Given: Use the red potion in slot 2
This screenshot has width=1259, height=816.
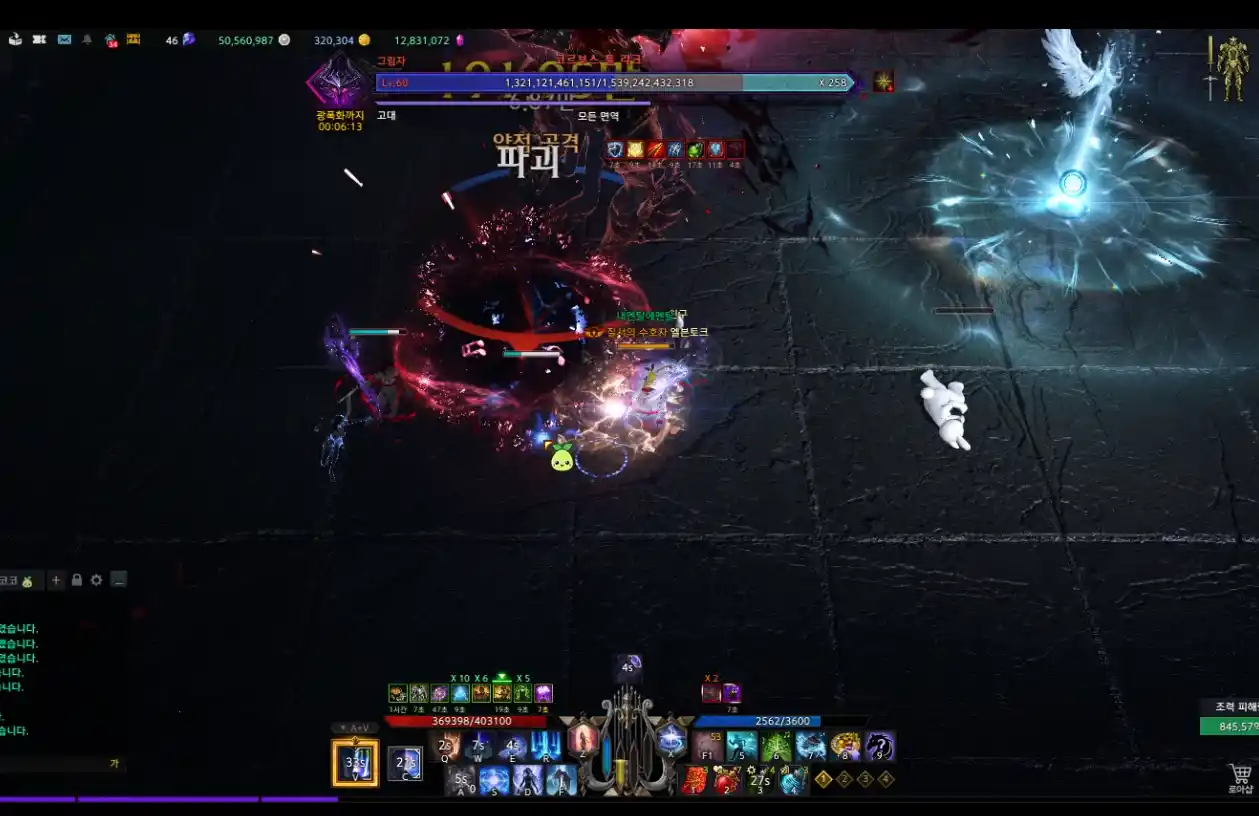Looking at the screenshot, I should click(x=727, y=780).
